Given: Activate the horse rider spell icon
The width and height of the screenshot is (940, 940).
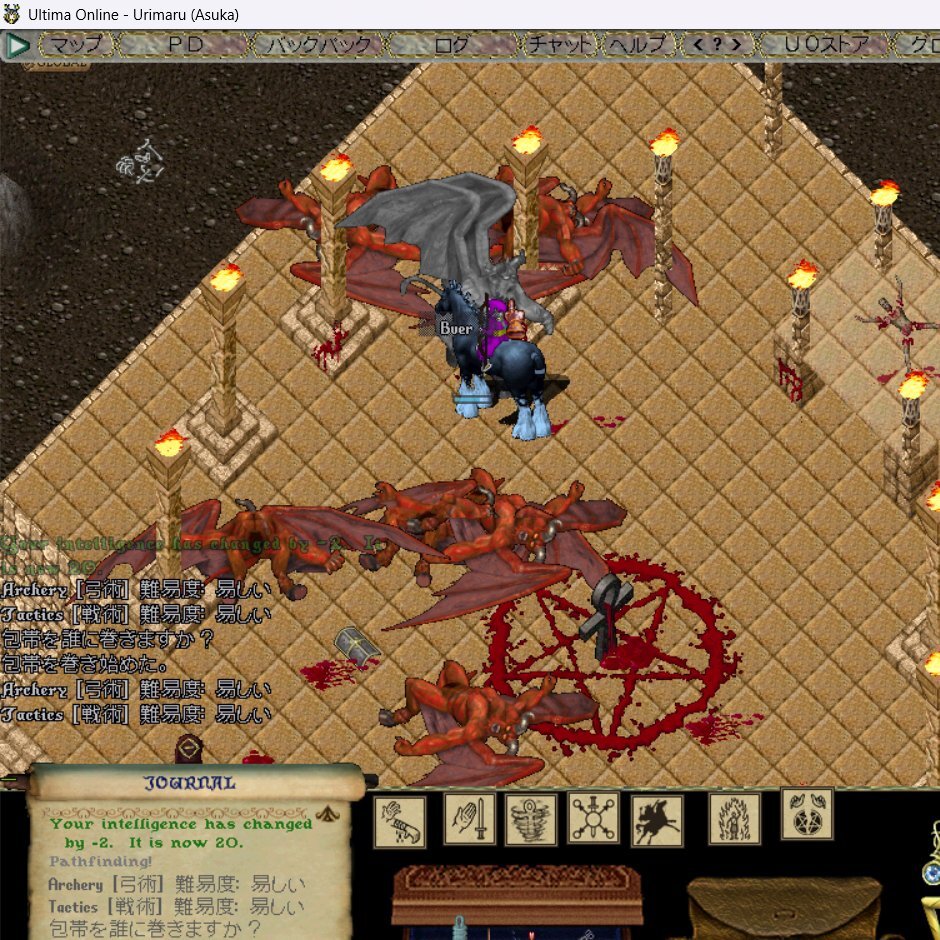Looking at the screenshot, I should click(657, 820).
